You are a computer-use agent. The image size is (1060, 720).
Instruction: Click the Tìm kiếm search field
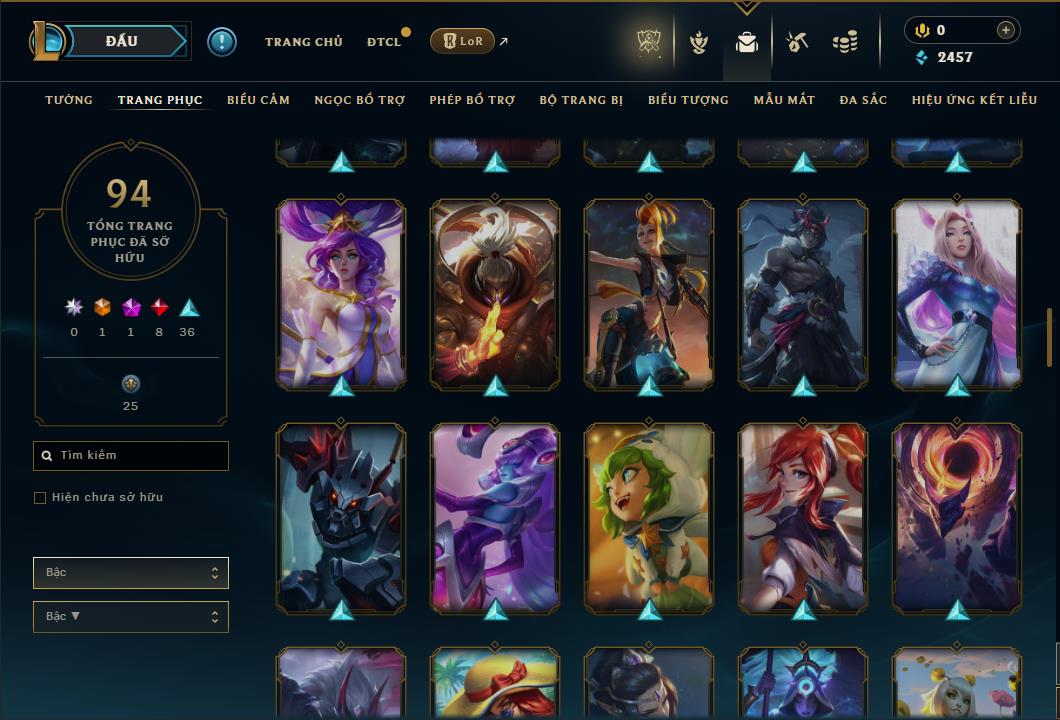point(131,456)
